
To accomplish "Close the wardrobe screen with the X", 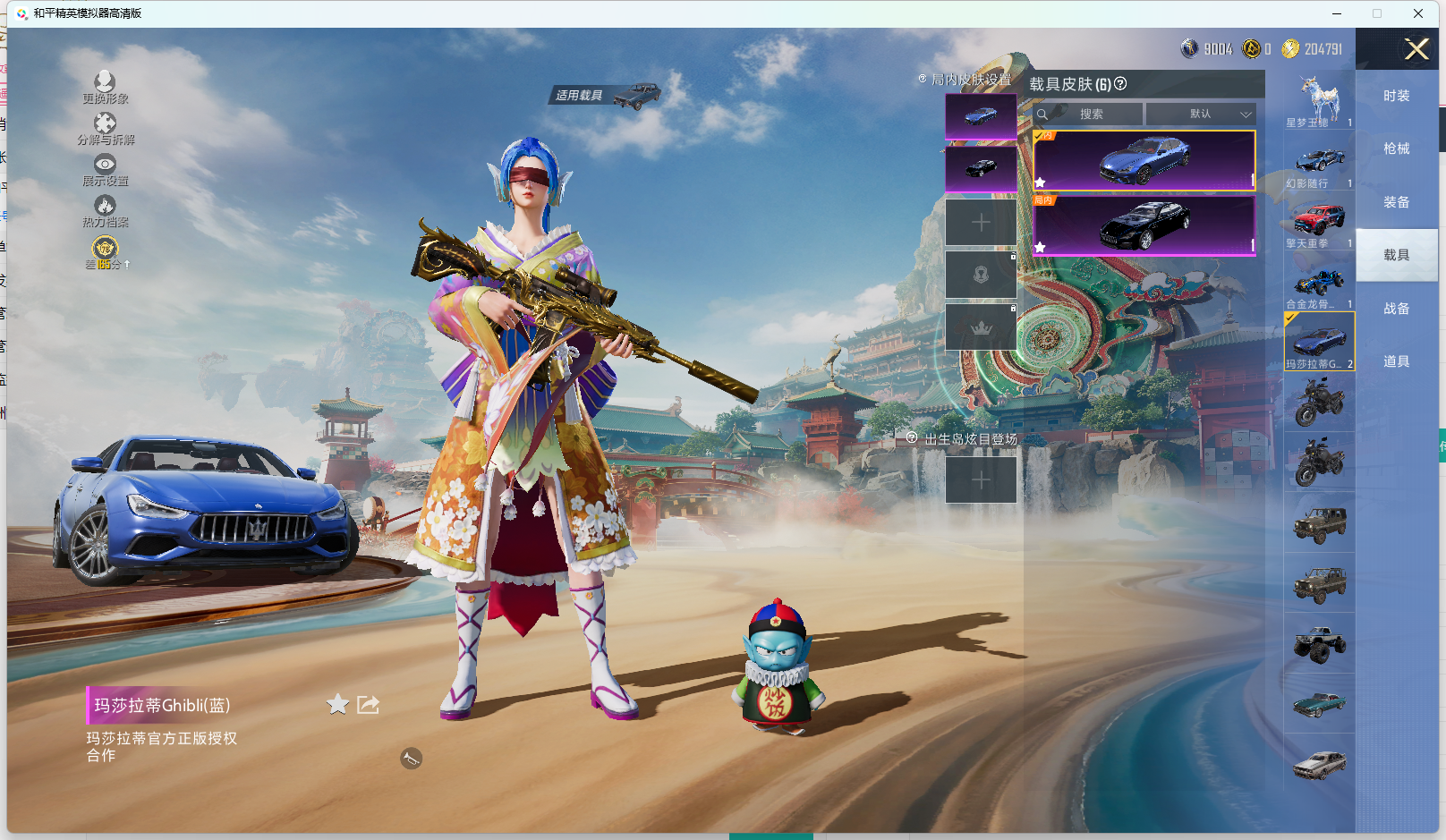I will (x=1416, y=49).
